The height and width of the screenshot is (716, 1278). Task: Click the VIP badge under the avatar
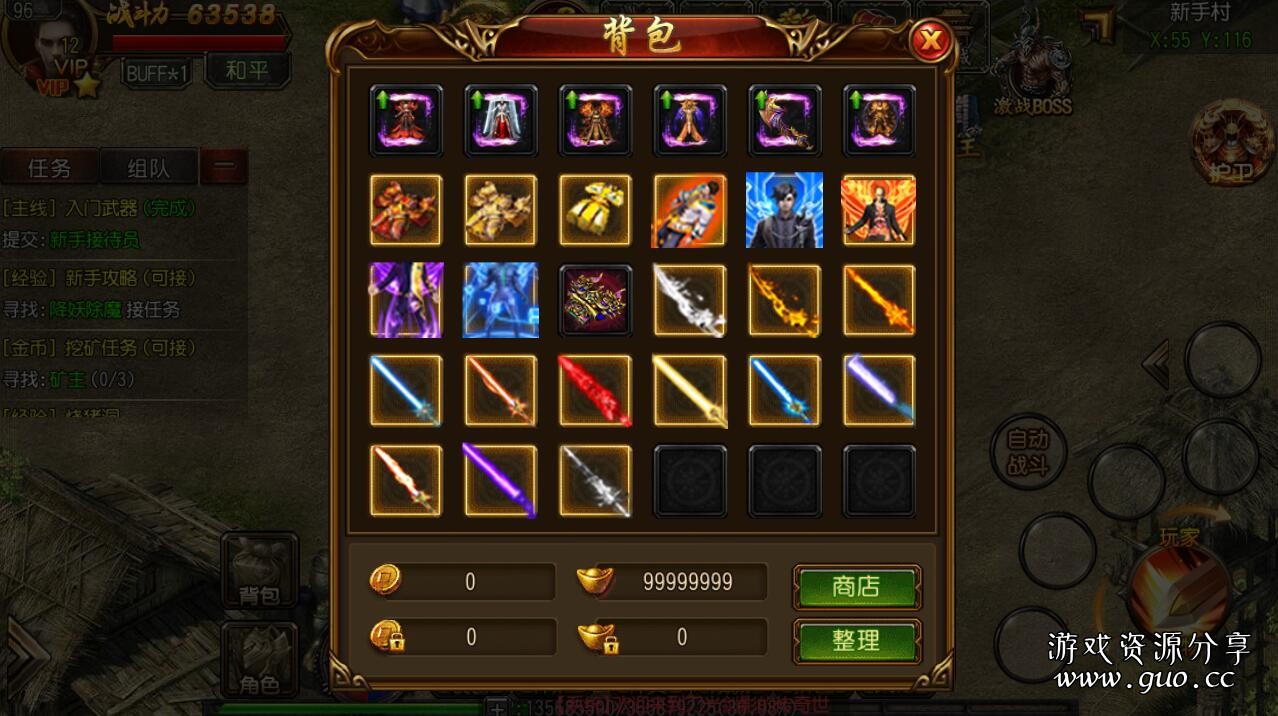(x=52, y=86)
